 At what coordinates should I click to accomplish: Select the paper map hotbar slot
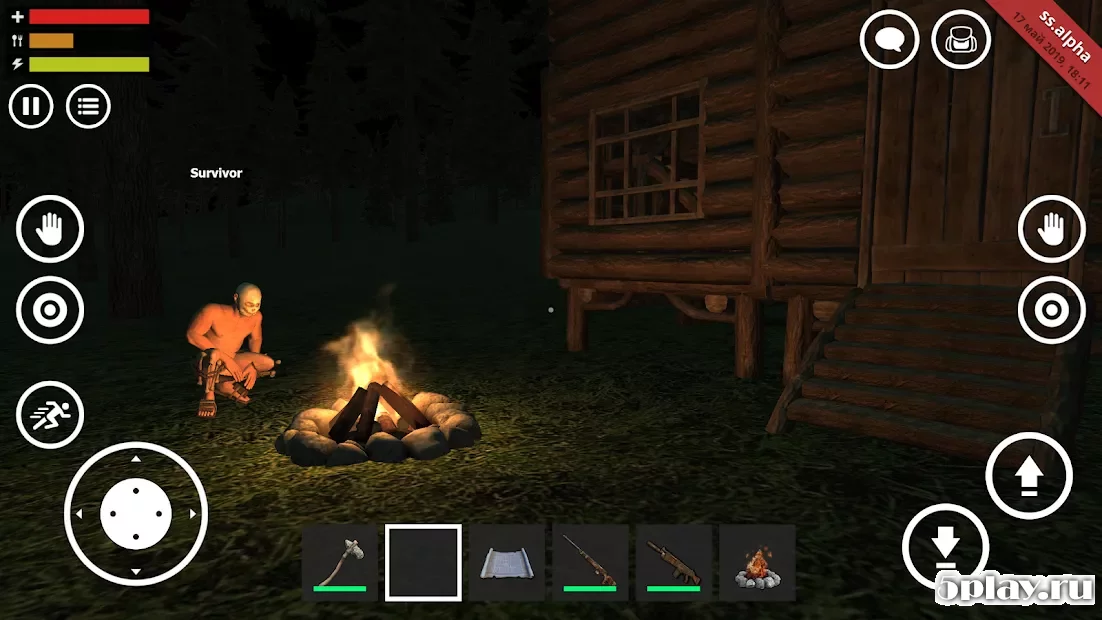(507, 562)
